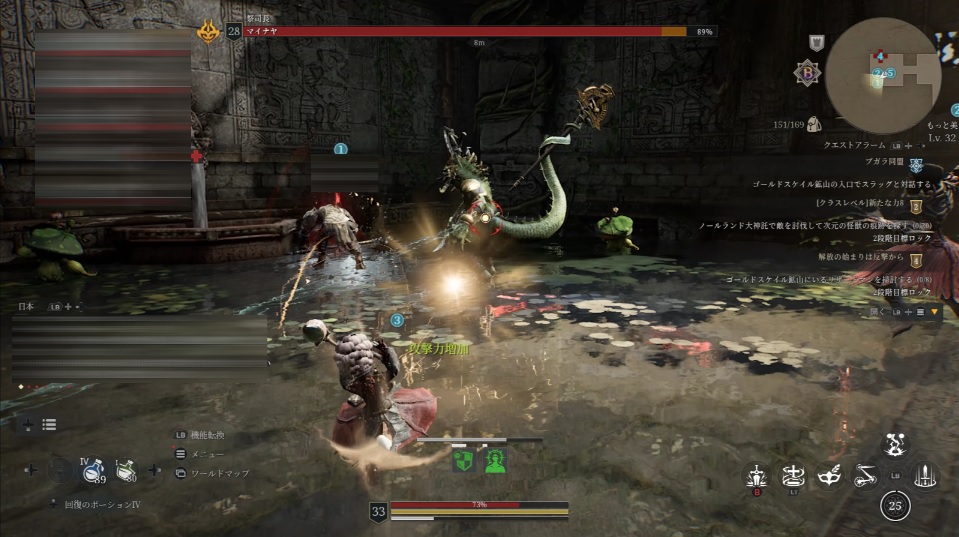
Task: Open the inventory bag icon showing 151/169
Action: tap(813, 124)
